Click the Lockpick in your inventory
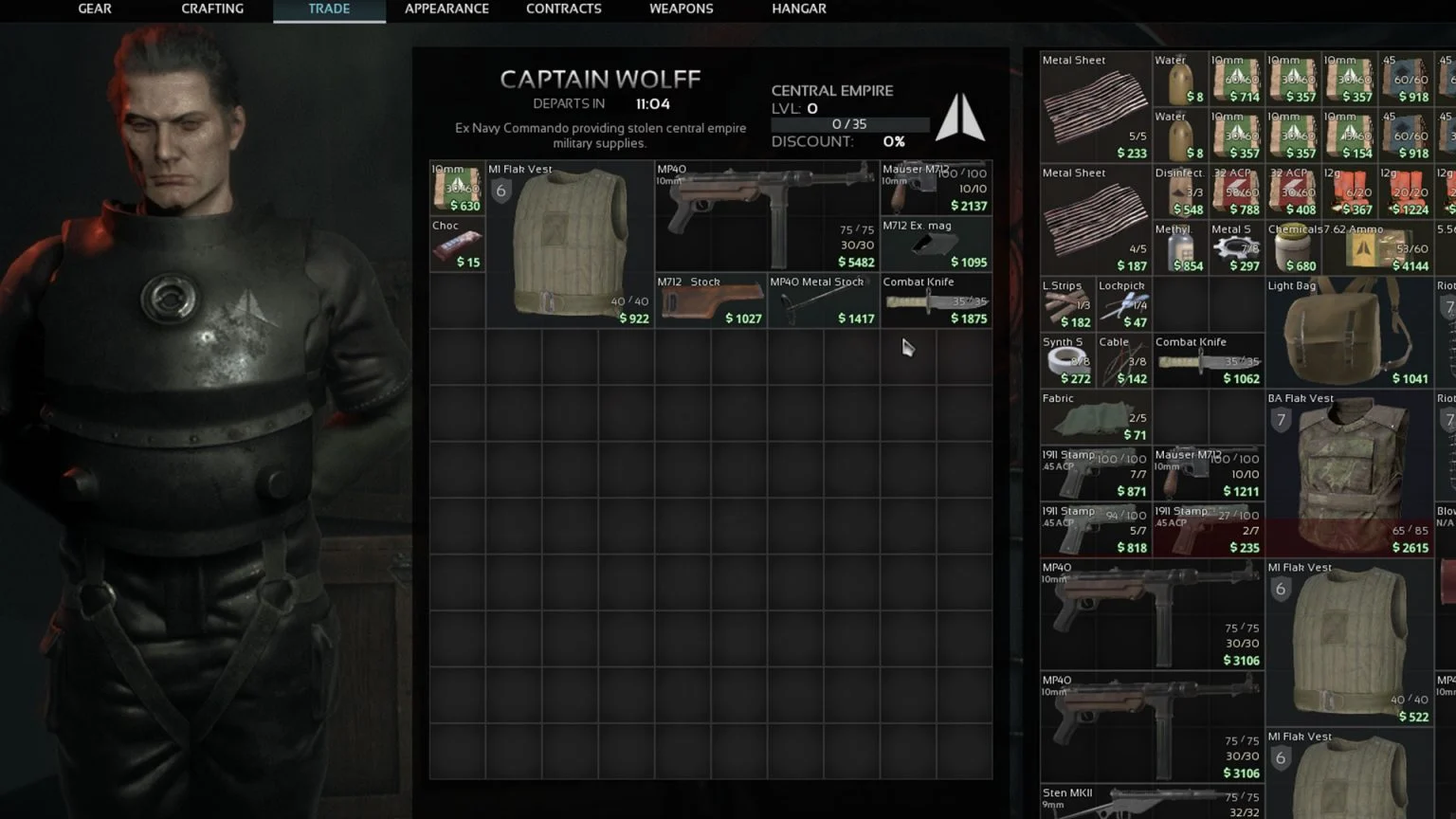Screen dimensions: 1456x819 pyautogui.click(x=1122, y=301)
